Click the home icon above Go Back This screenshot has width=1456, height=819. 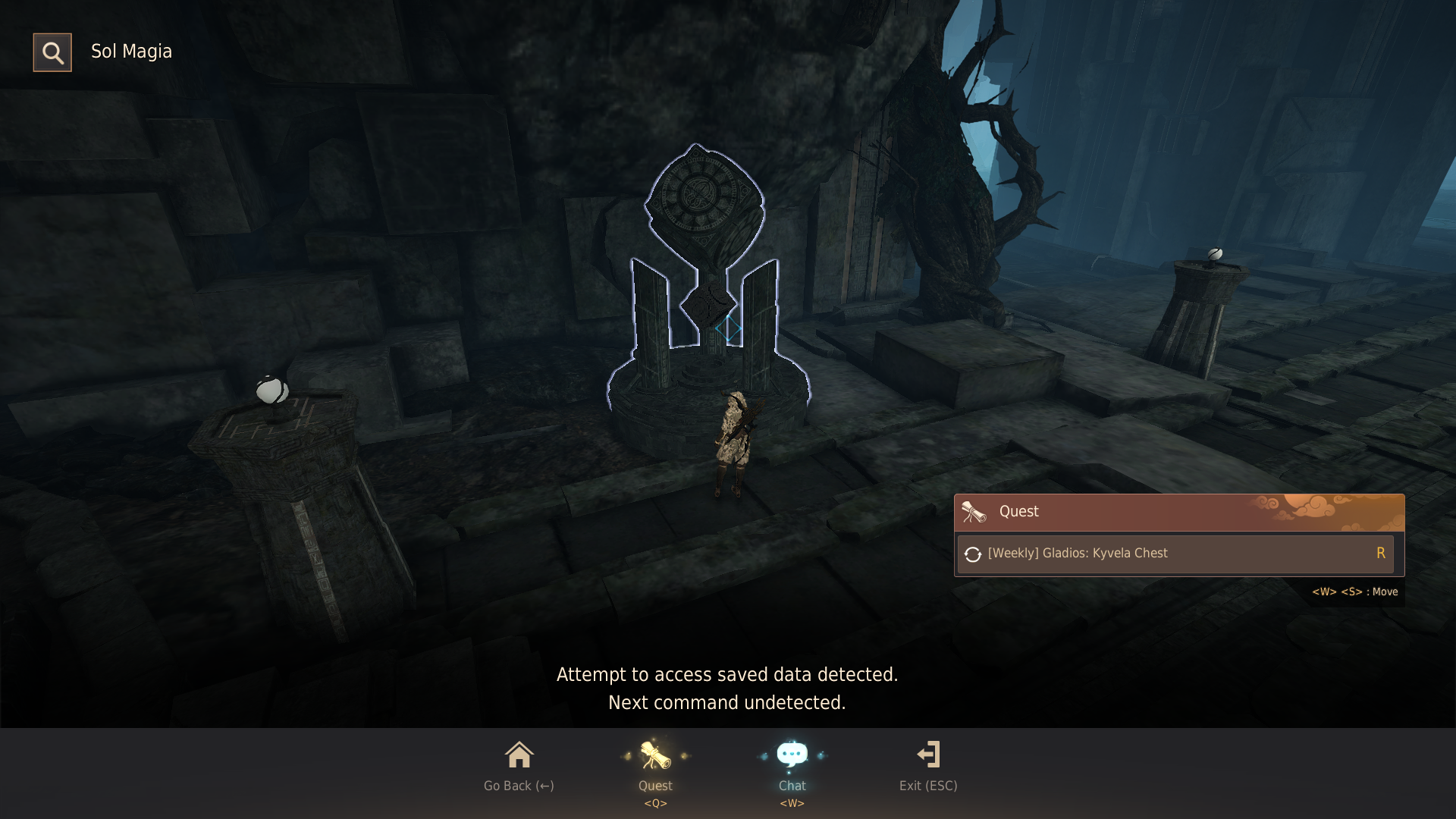[519, 755]
